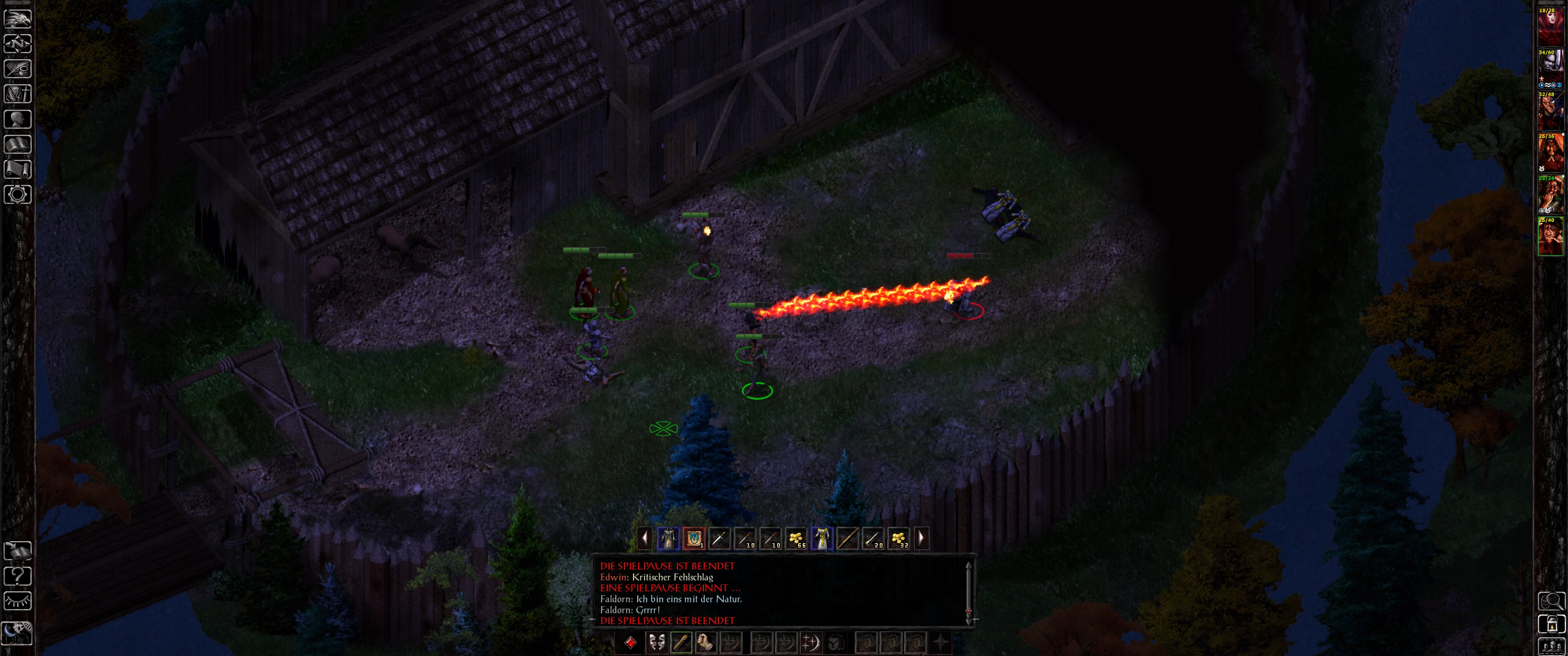Screen dimensions: 1568x656
Task: Select the portrait showing 18/28 hit points
Action: click(1550, 27)
